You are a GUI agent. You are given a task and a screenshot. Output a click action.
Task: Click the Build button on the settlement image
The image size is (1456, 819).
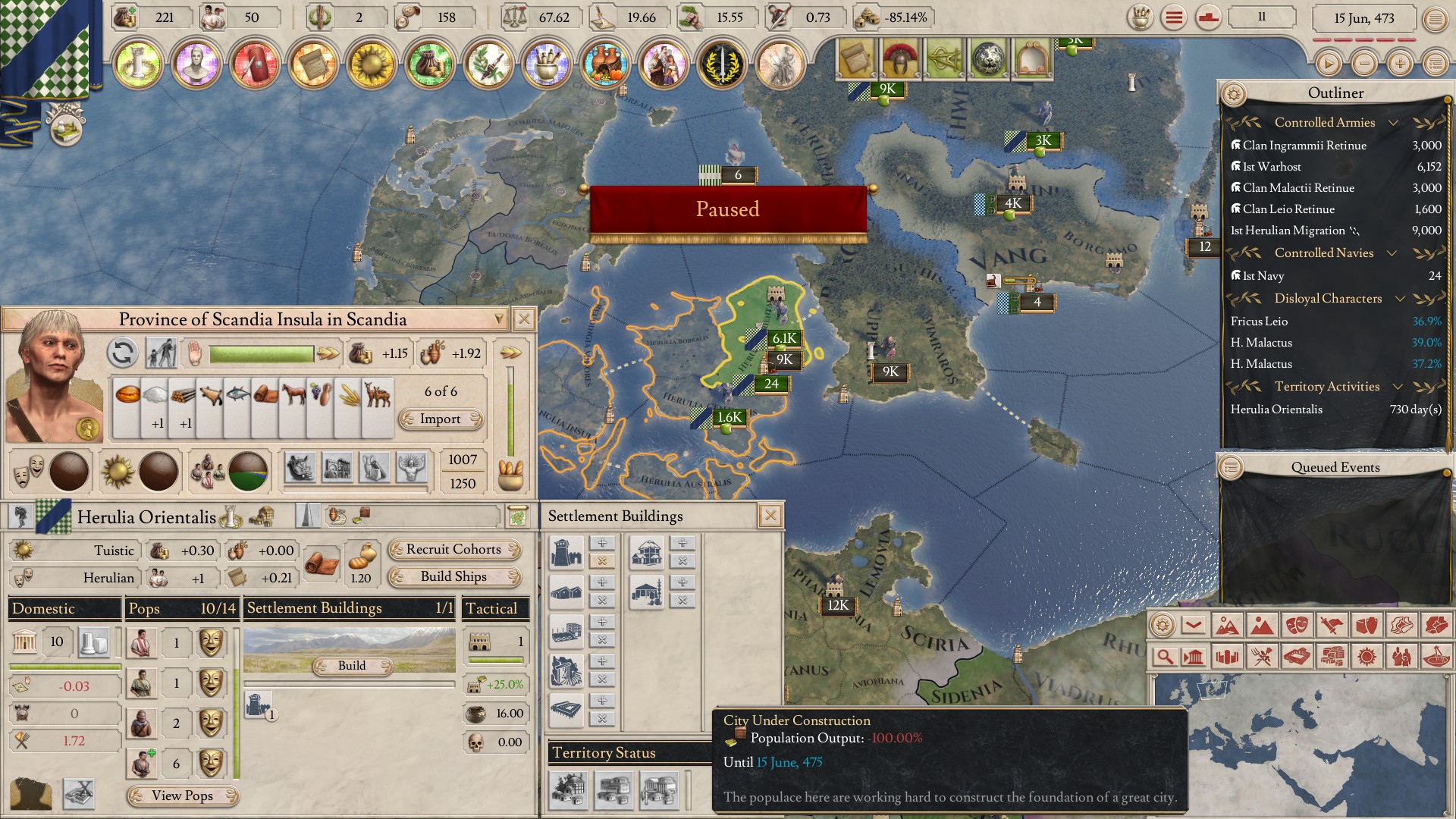352,665
